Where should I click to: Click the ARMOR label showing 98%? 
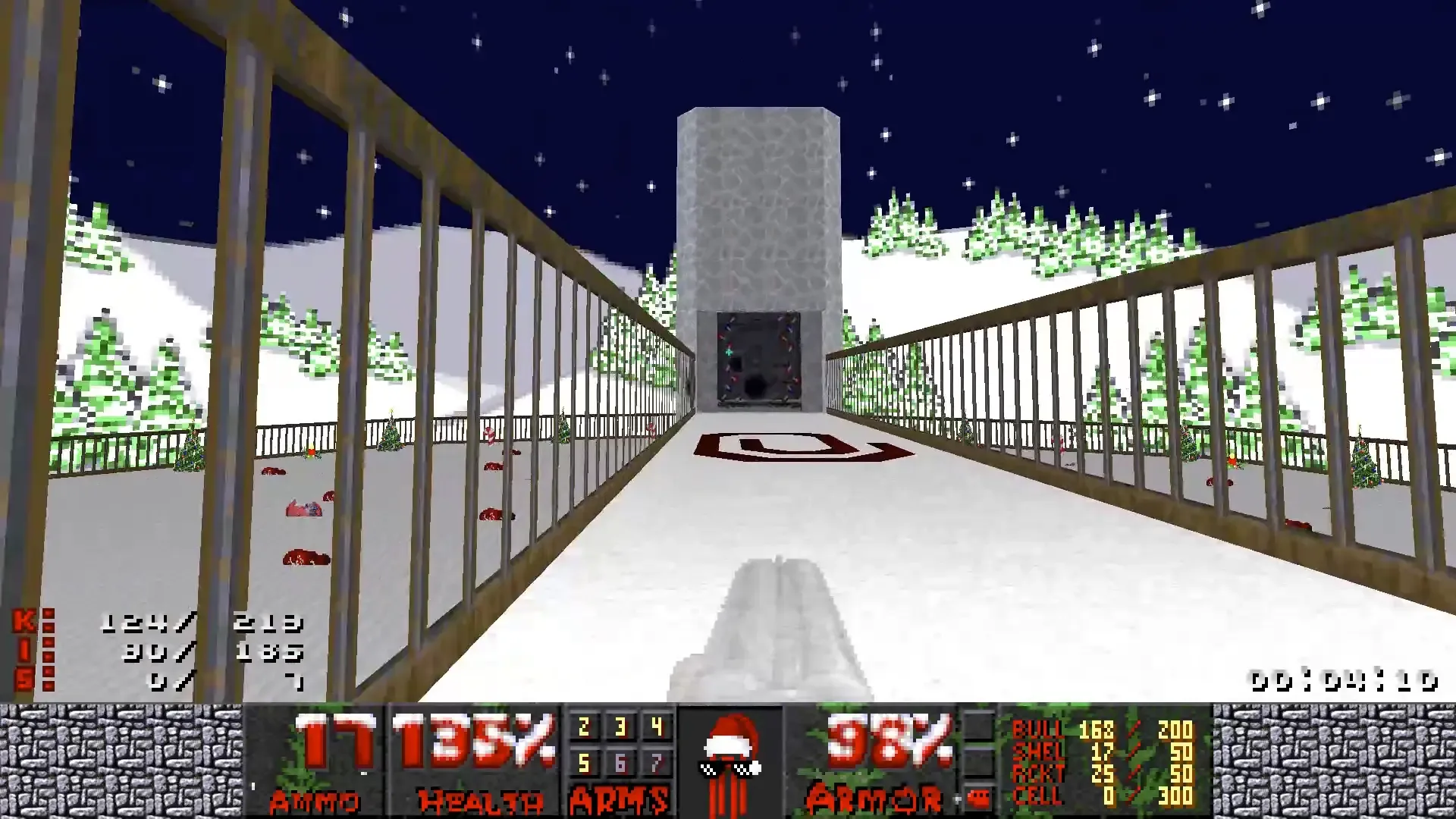[876, 798]
